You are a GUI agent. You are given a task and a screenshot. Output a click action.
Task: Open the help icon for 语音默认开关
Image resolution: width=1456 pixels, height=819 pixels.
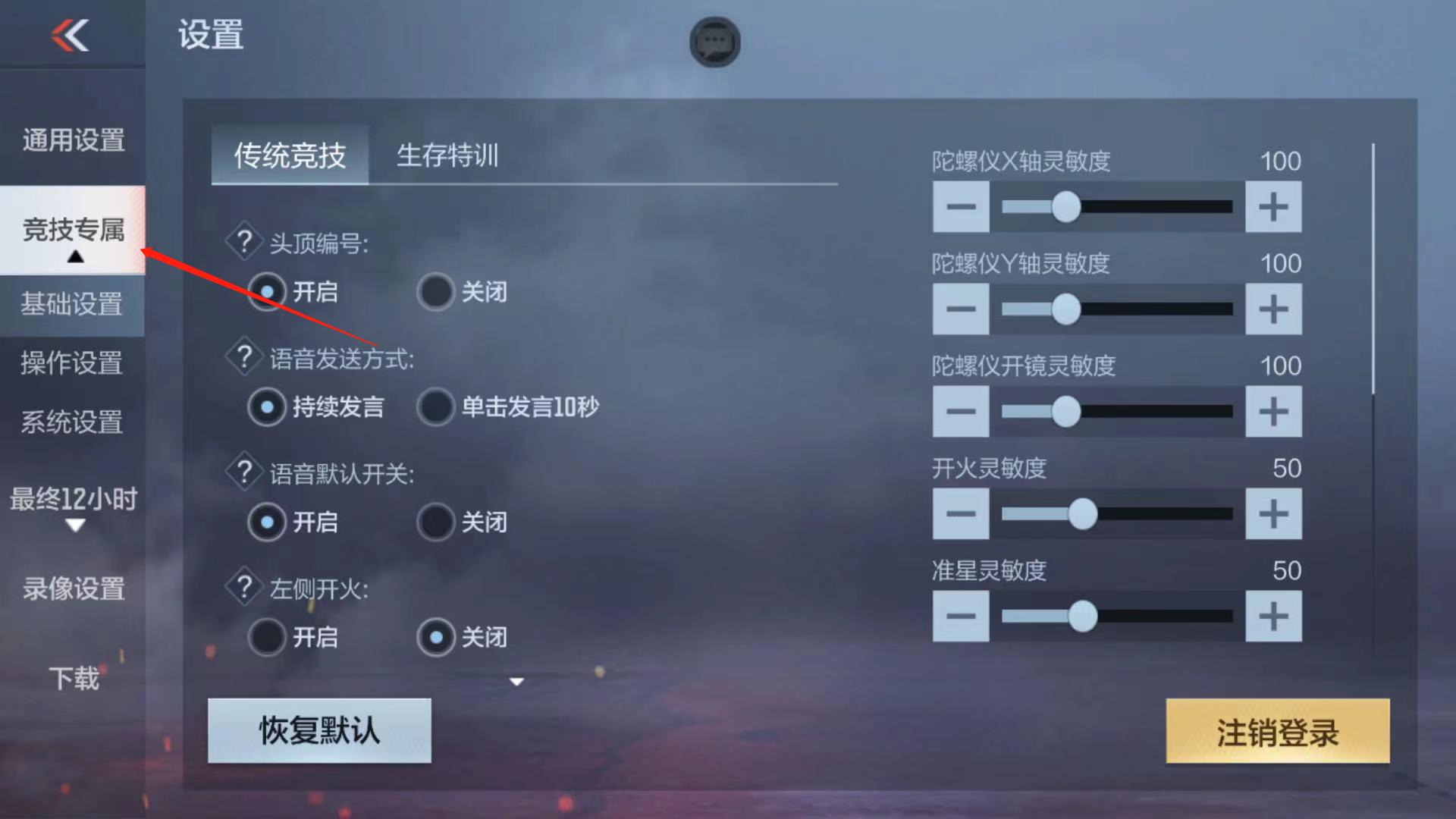coord(244,472)
